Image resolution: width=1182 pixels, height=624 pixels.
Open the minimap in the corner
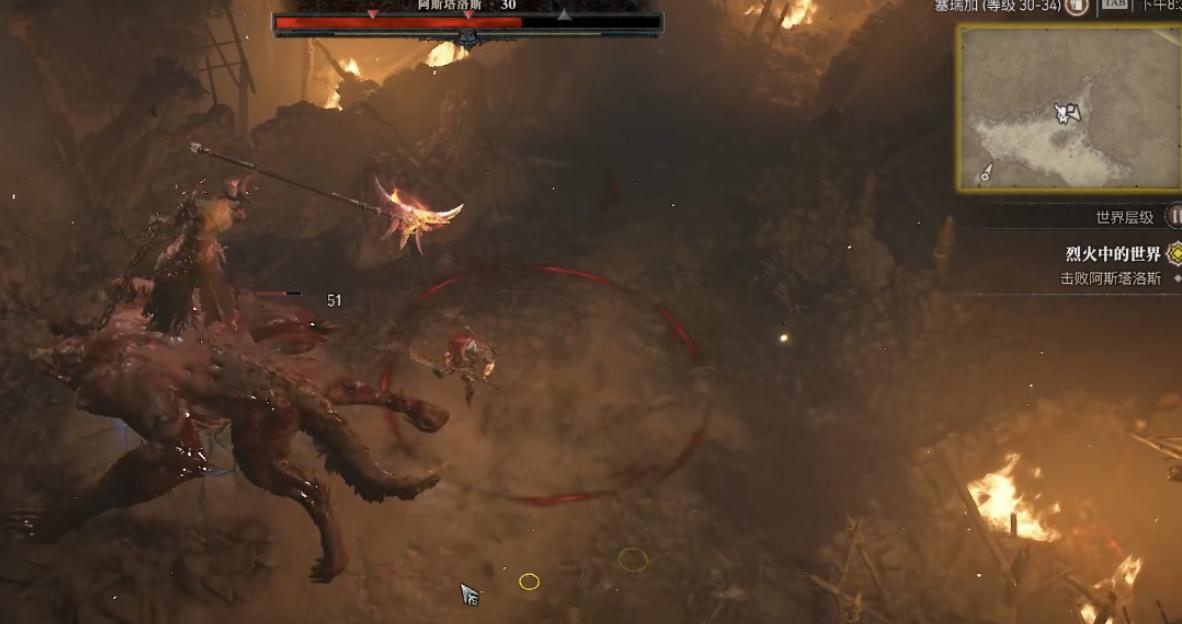click(1068, 107)
